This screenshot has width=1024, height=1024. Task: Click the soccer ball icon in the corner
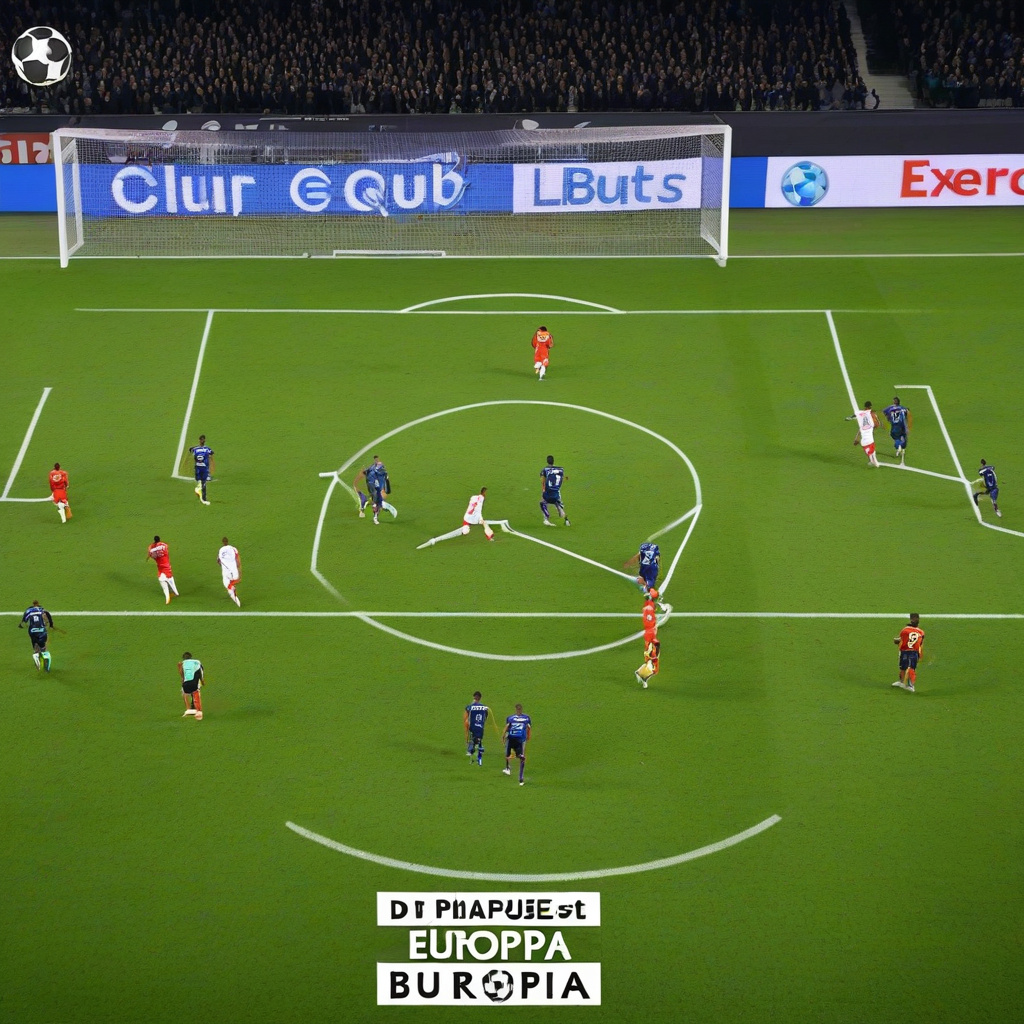41,56
